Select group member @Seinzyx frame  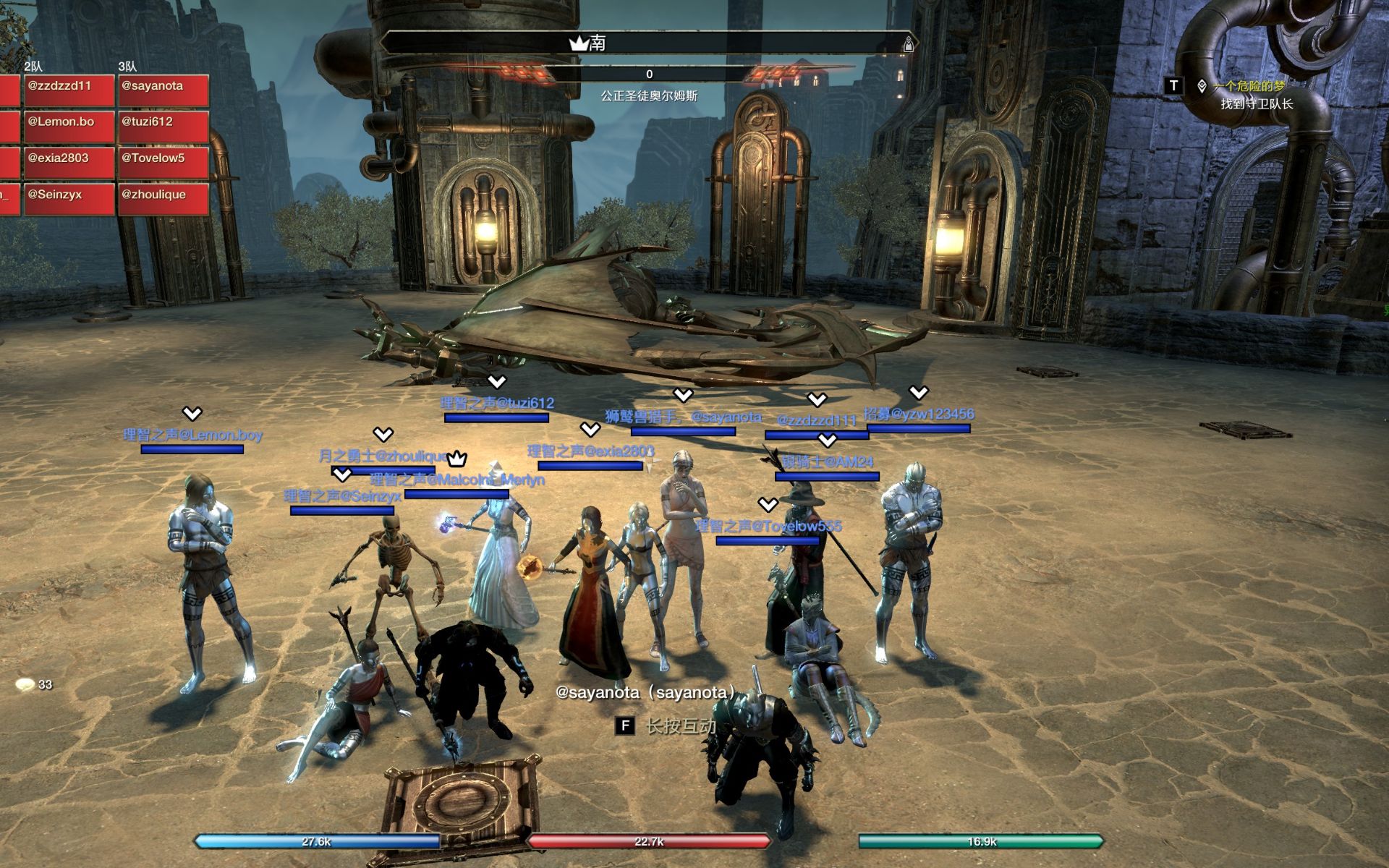coord(69,199)
